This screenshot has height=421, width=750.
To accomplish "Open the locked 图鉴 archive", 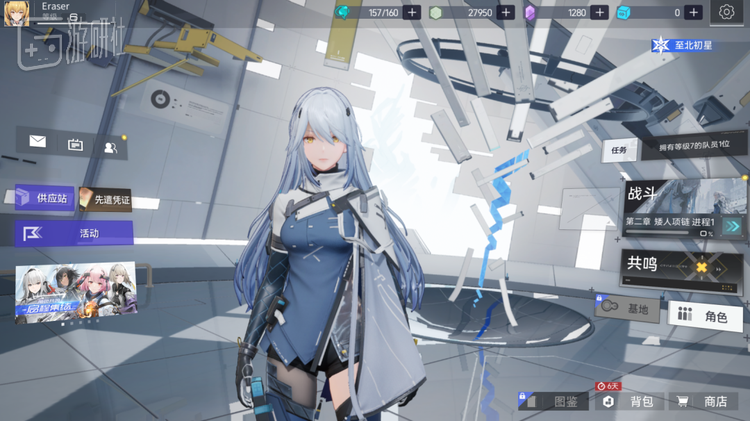I will (x=555, y=401).
